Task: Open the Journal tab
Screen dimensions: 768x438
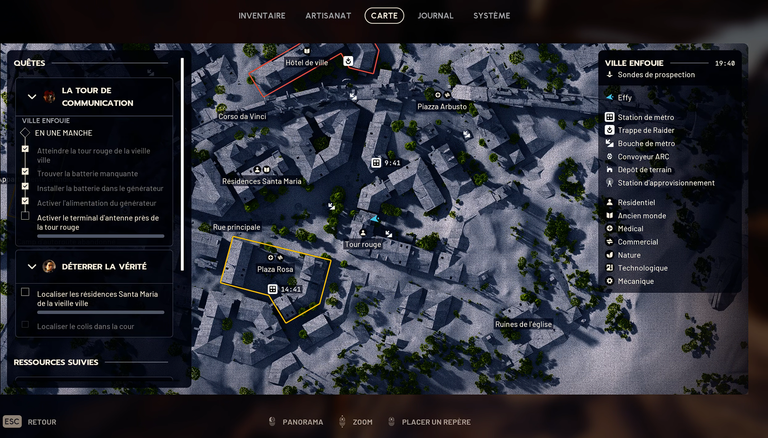Action: (x=435, y=16)
